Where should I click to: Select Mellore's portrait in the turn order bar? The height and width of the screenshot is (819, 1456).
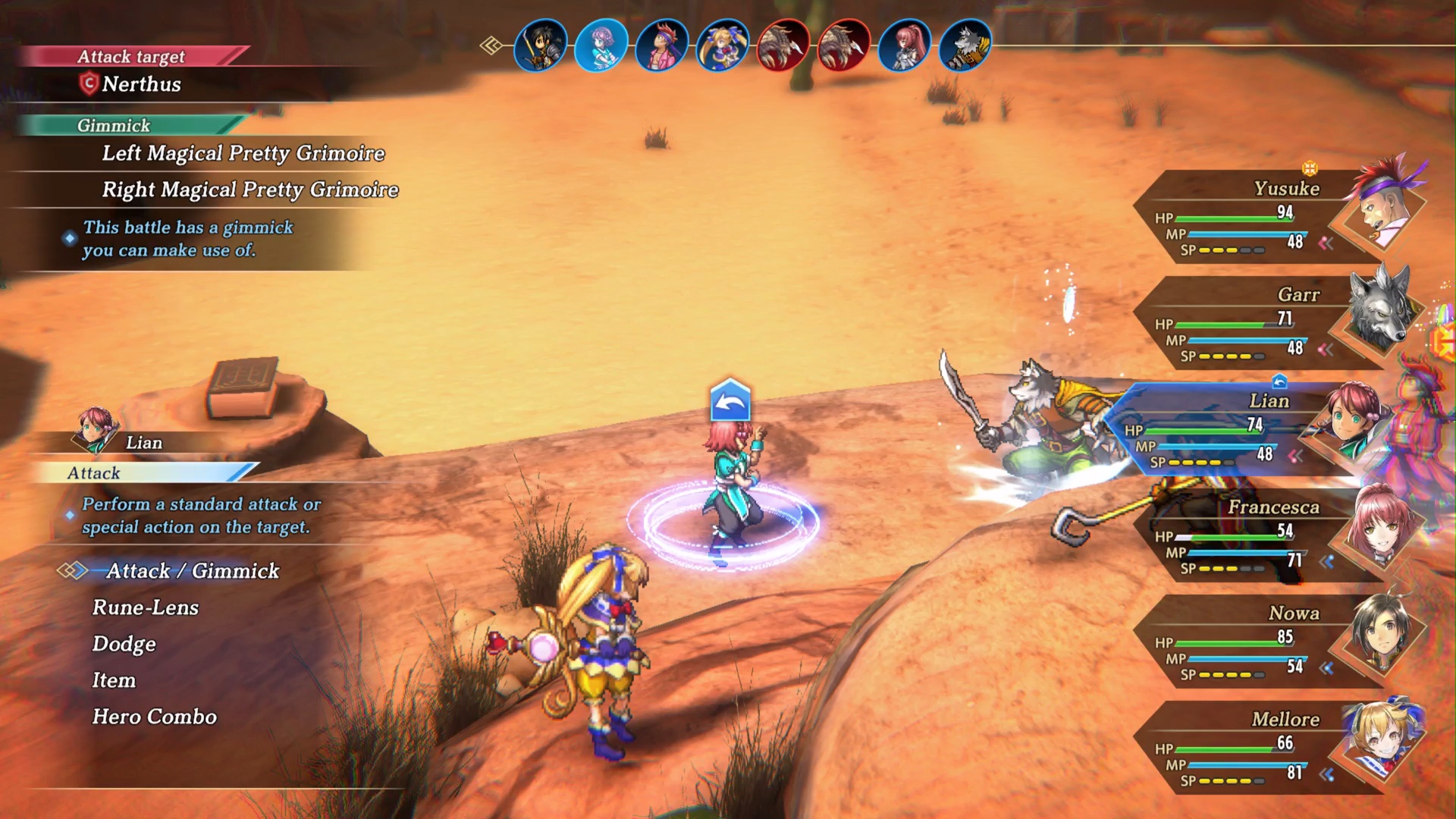(723, 45)
